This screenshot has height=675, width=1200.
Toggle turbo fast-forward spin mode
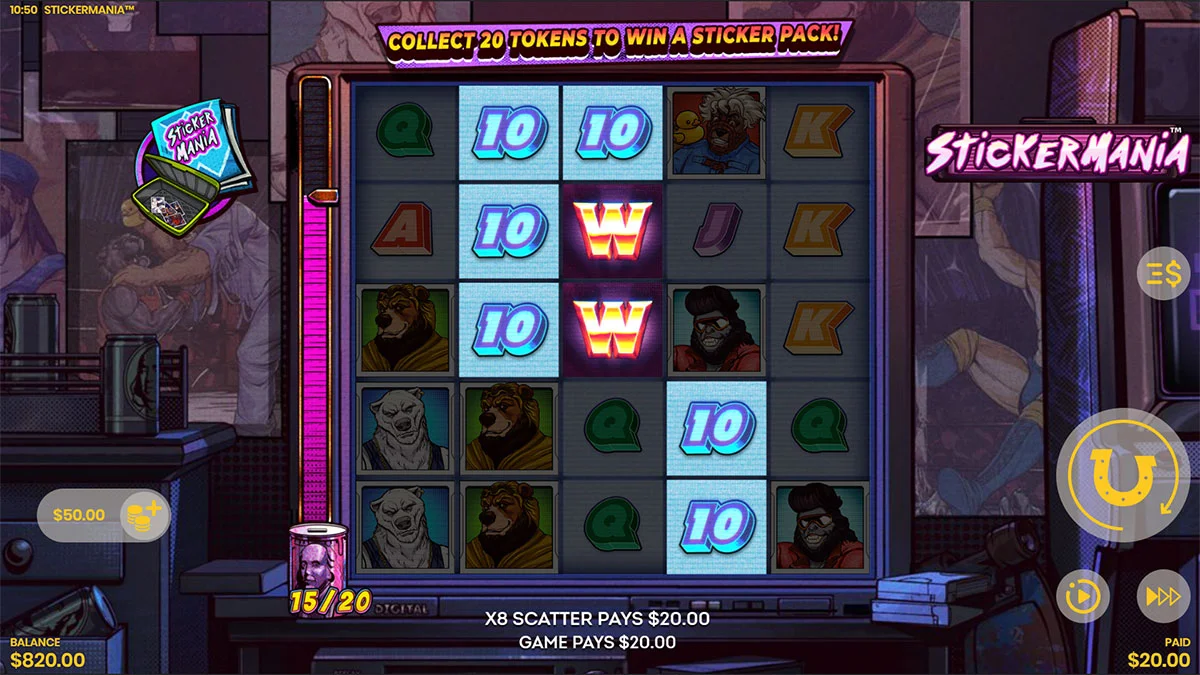tap(1163, 597)
